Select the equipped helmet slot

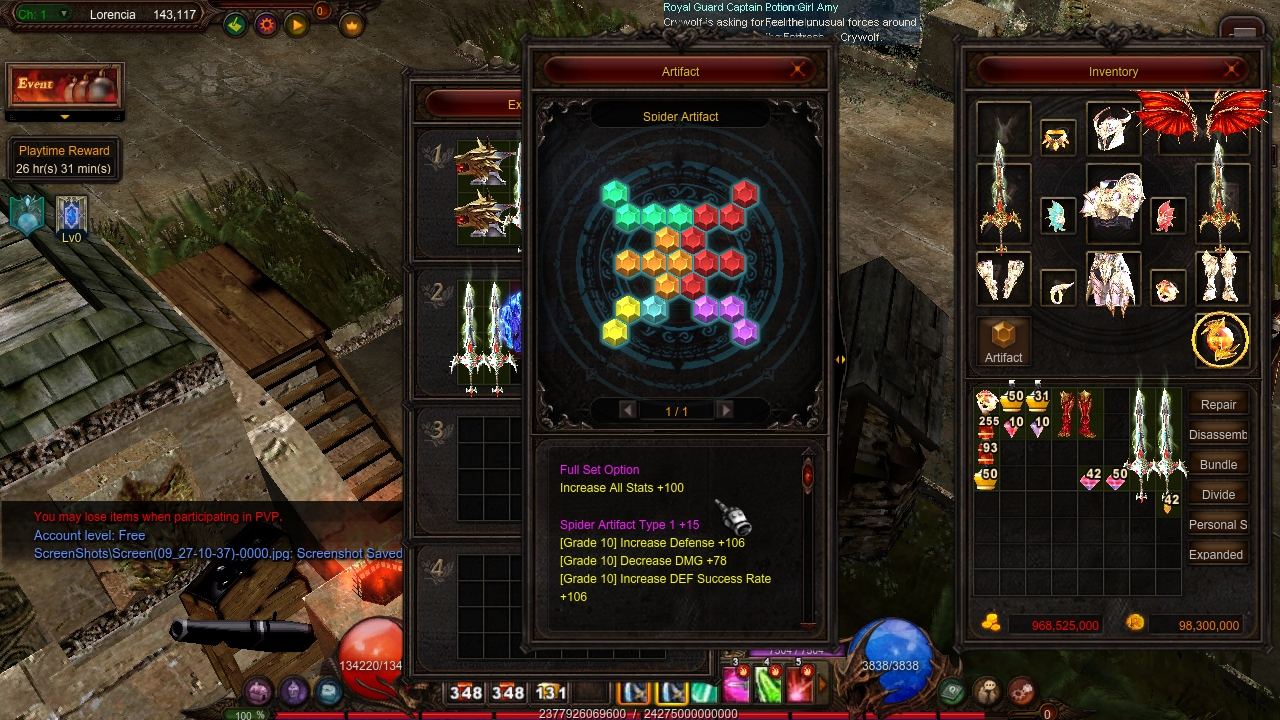[x=1111, y=130]
